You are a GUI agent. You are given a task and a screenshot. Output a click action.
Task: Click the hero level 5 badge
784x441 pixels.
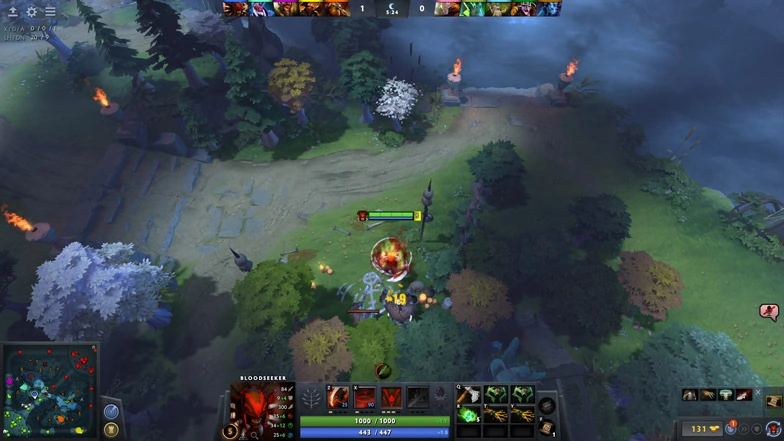tap(230, 431)
